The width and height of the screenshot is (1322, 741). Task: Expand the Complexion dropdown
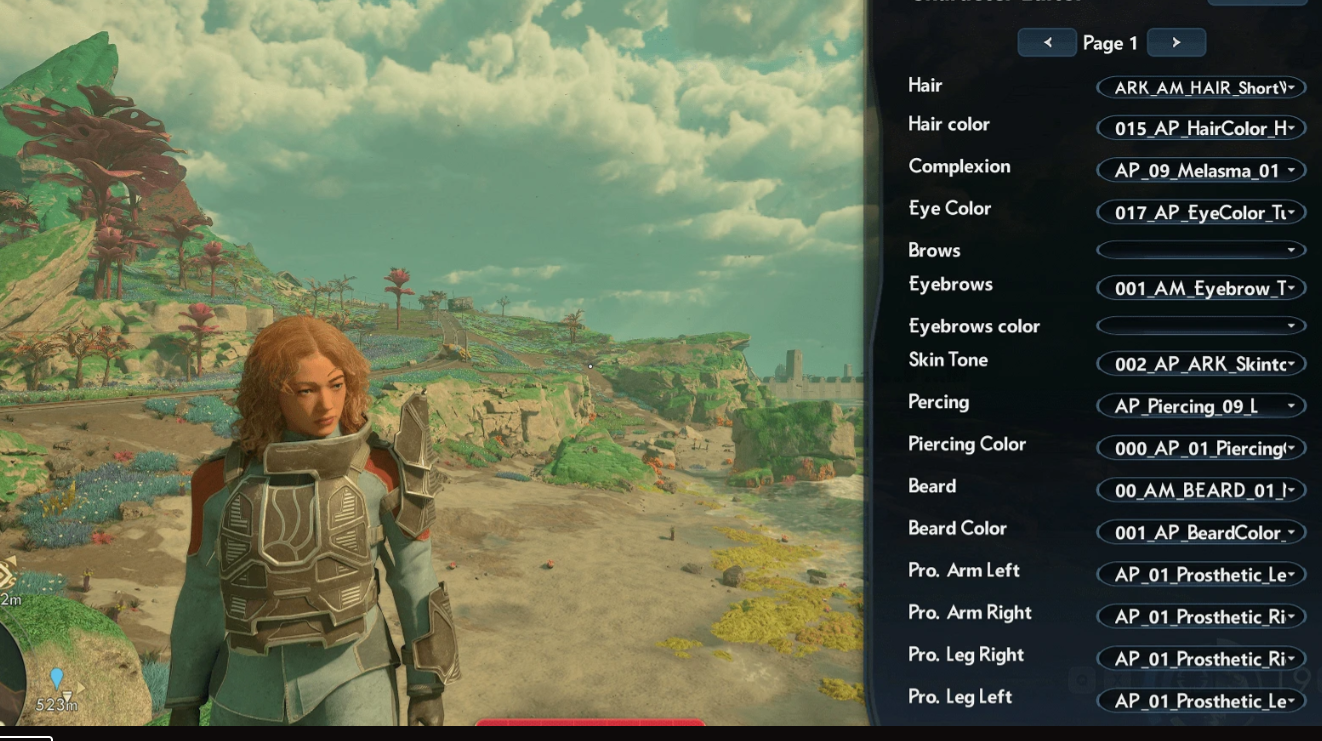1201,171
